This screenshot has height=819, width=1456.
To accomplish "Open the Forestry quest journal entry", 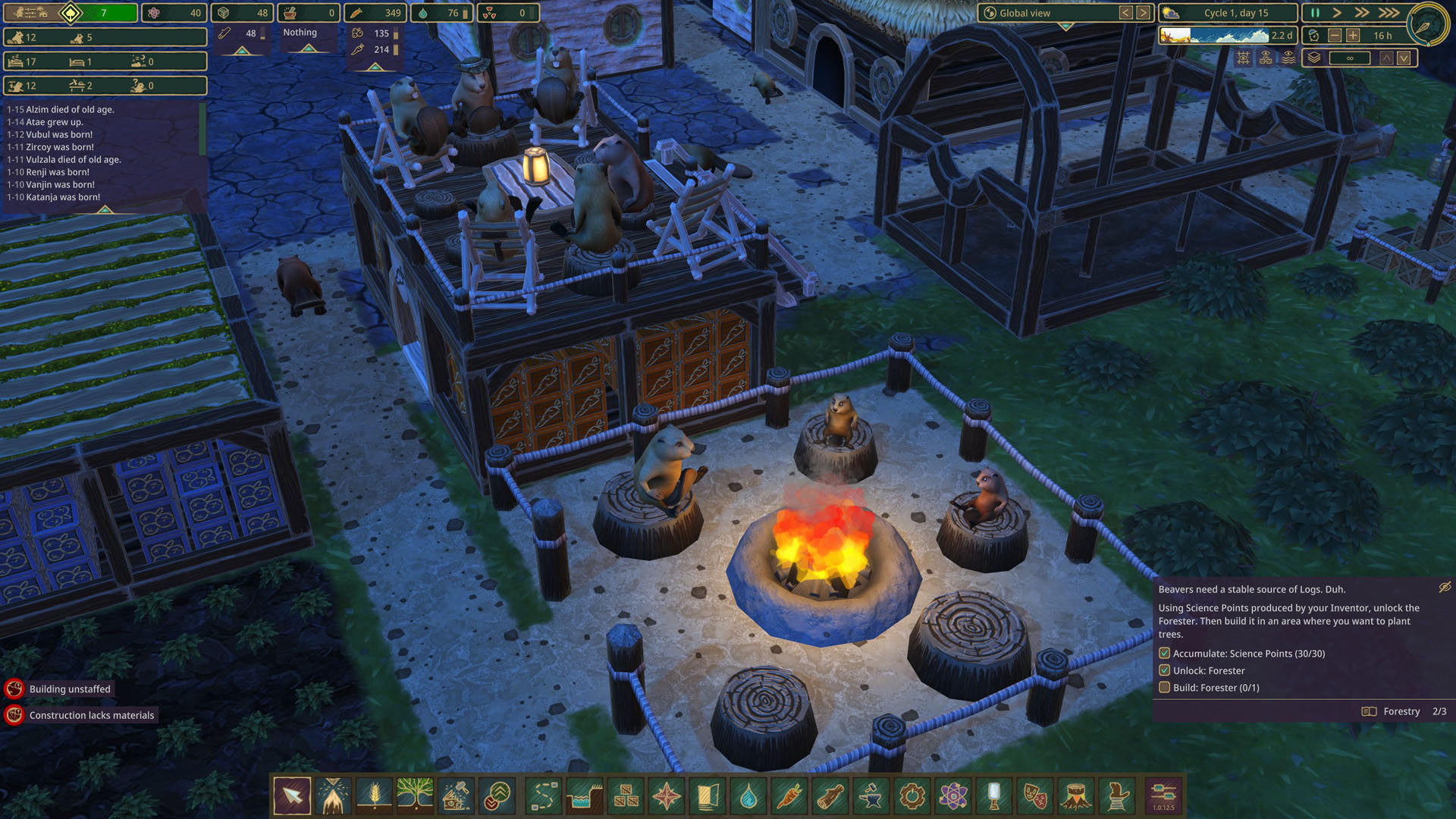I will pyautogui.click(x=1401, y=711).
